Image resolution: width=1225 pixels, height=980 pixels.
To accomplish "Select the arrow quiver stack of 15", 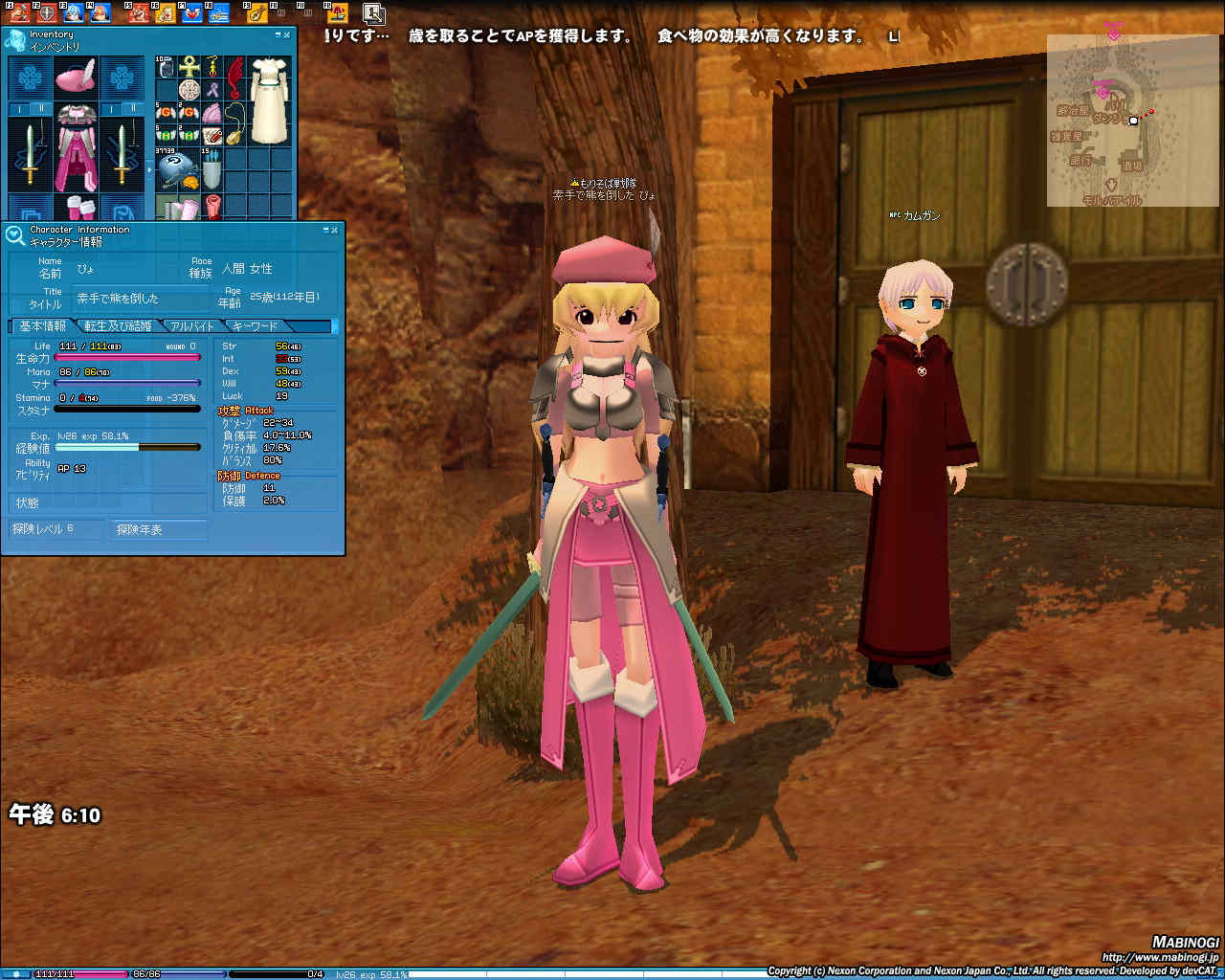I will click(x=212, y=169).
